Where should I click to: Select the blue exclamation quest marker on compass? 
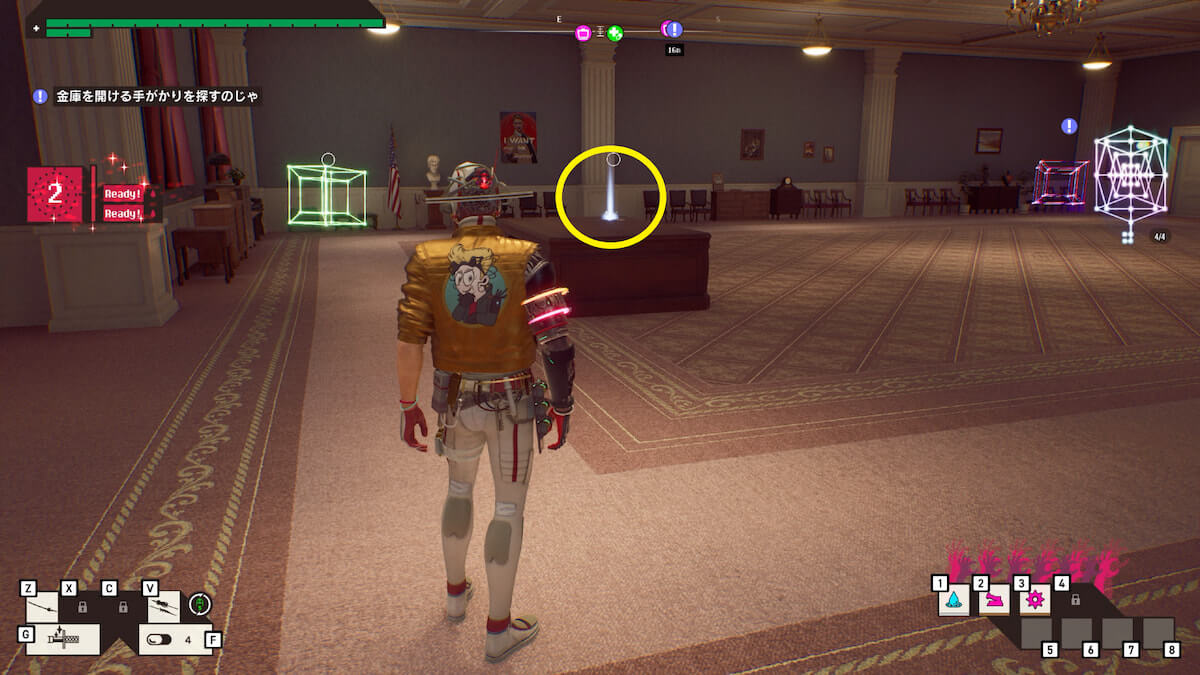click(673, 29)
